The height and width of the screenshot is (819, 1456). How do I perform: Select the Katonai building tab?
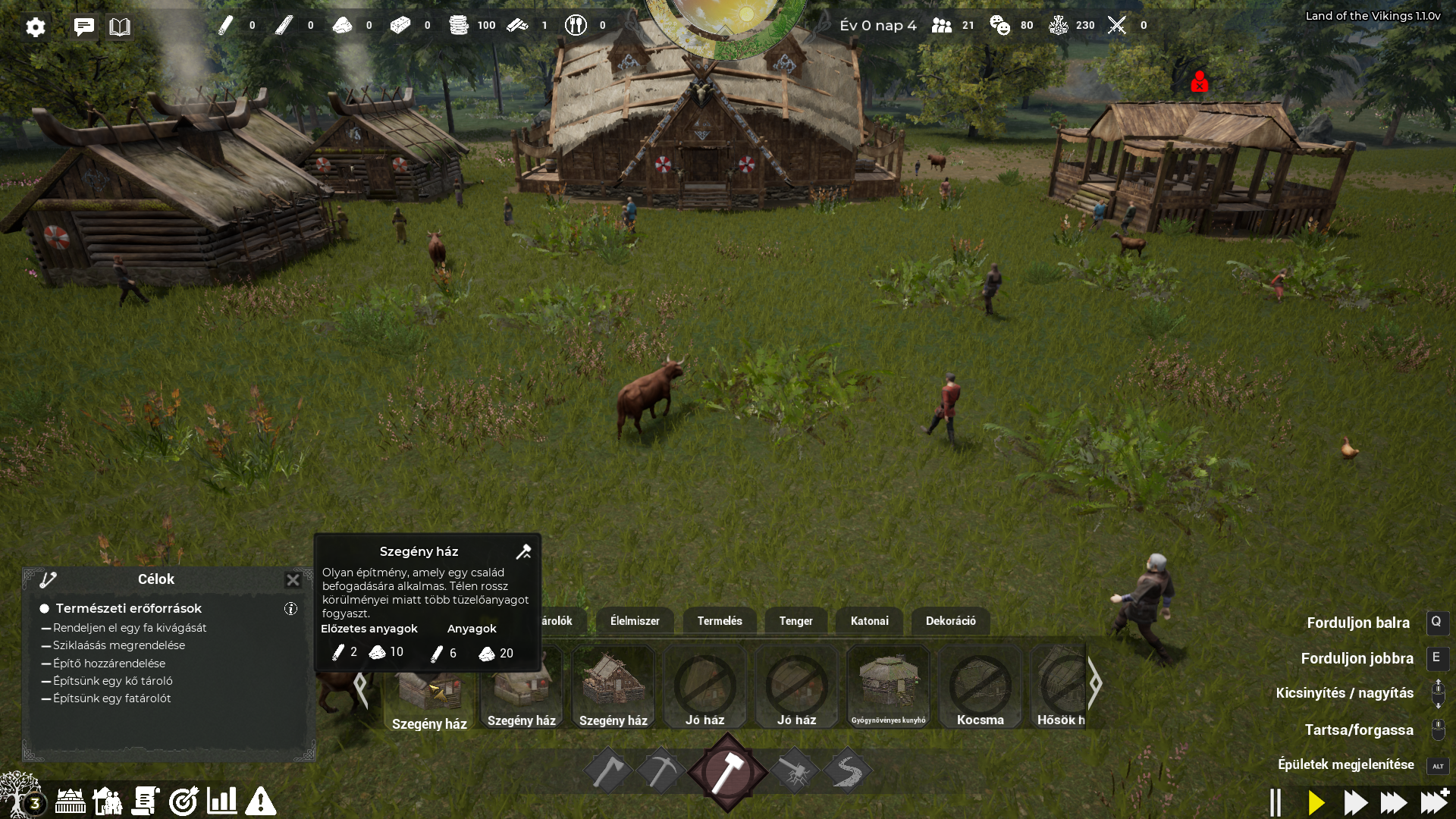pos(869,621)
